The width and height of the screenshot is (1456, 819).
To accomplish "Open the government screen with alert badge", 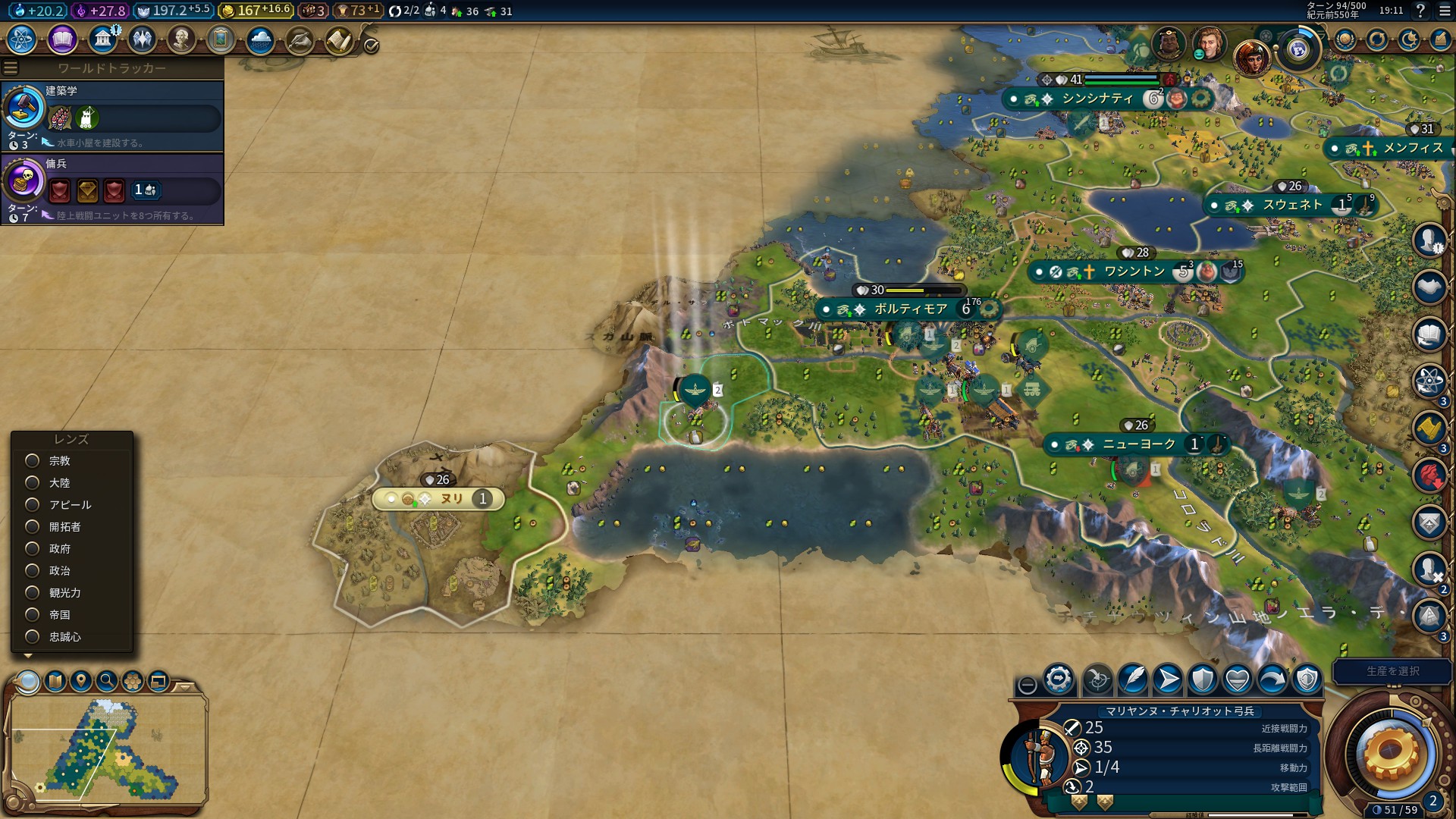I will tap(102, 39).
